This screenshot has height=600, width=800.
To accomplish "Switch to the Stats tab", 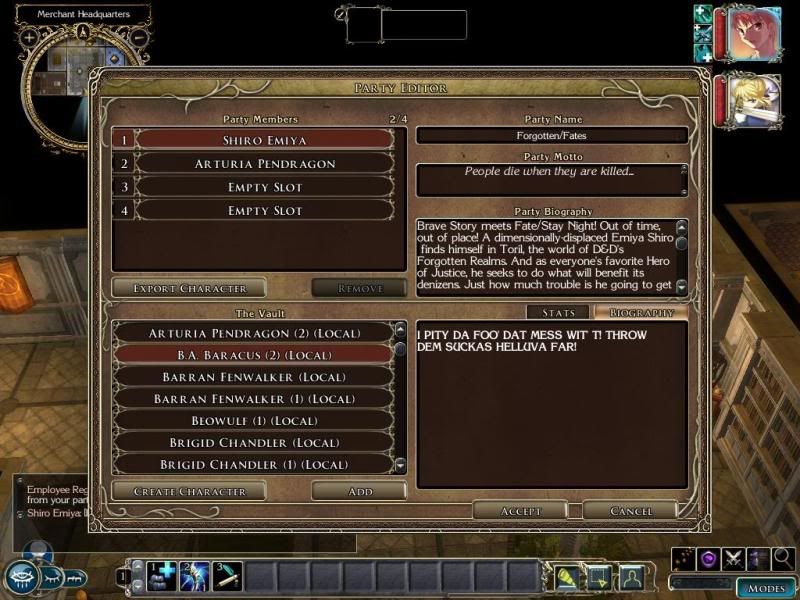I will (x=558, y=313).
